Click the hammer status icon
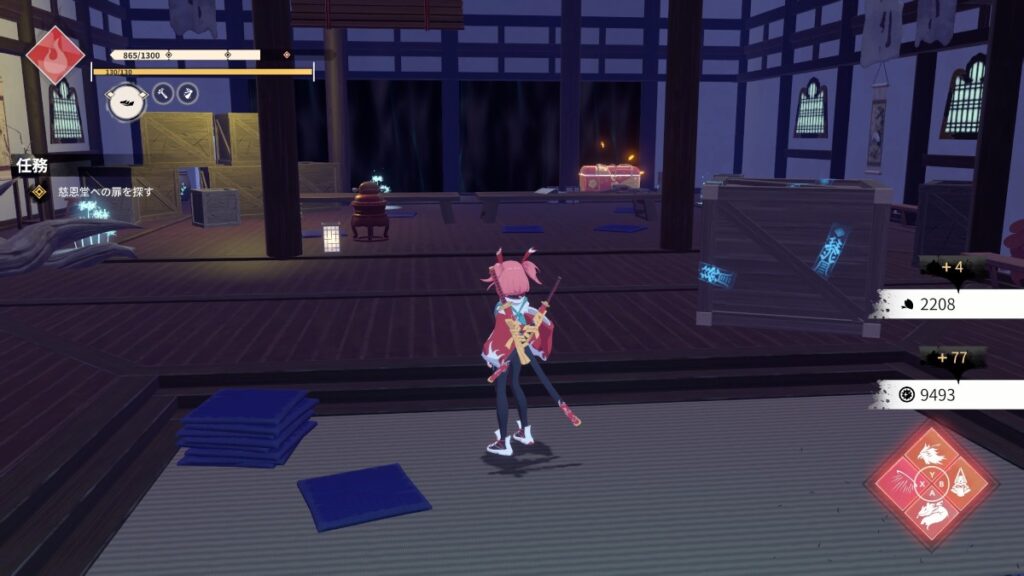The image size is (1024, 576). (164, 94)
